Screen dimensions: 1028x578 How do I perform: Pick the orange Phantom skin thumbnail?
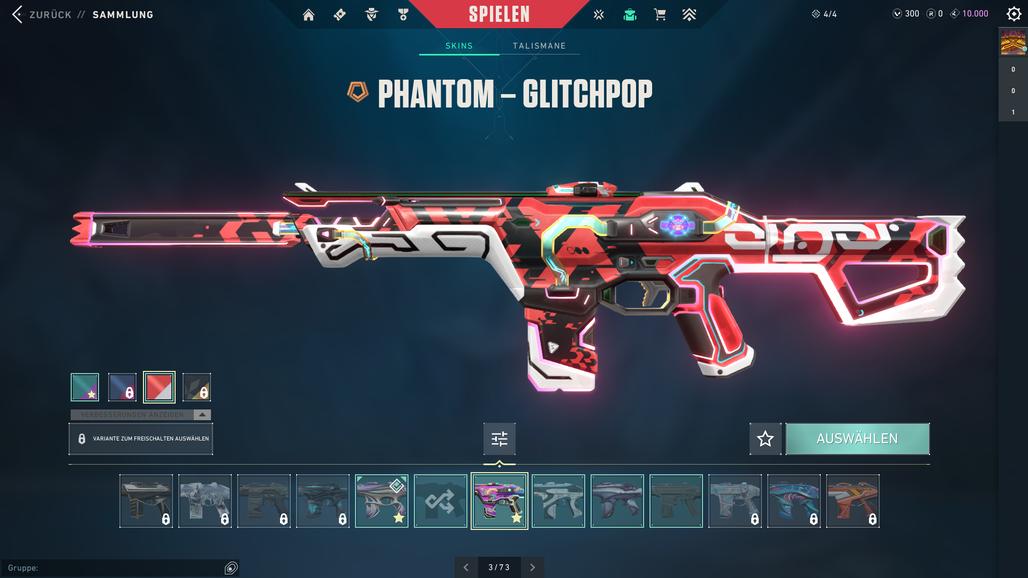click(x=853, y=501)
